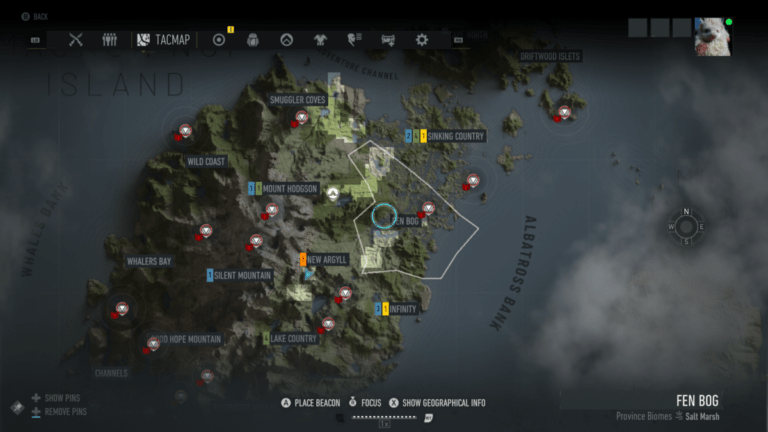Click the player avatar portrait
This screenshot has height=432, width=768.
tap(712, 37)
